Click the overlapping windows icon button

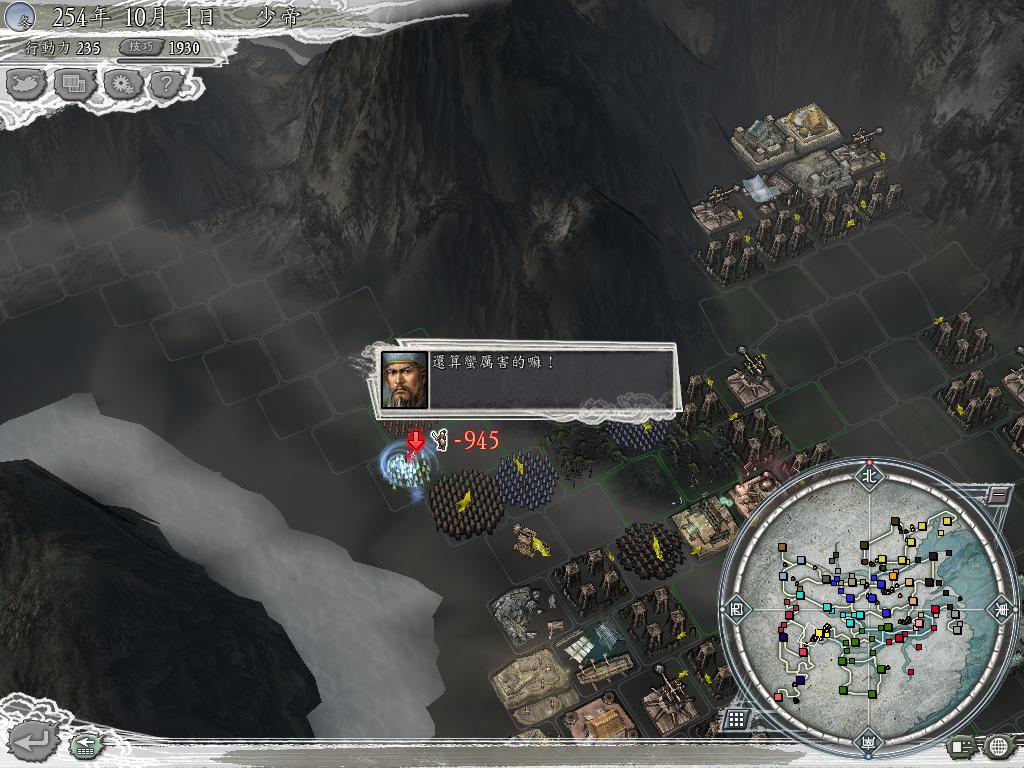(x=73, y=84)
